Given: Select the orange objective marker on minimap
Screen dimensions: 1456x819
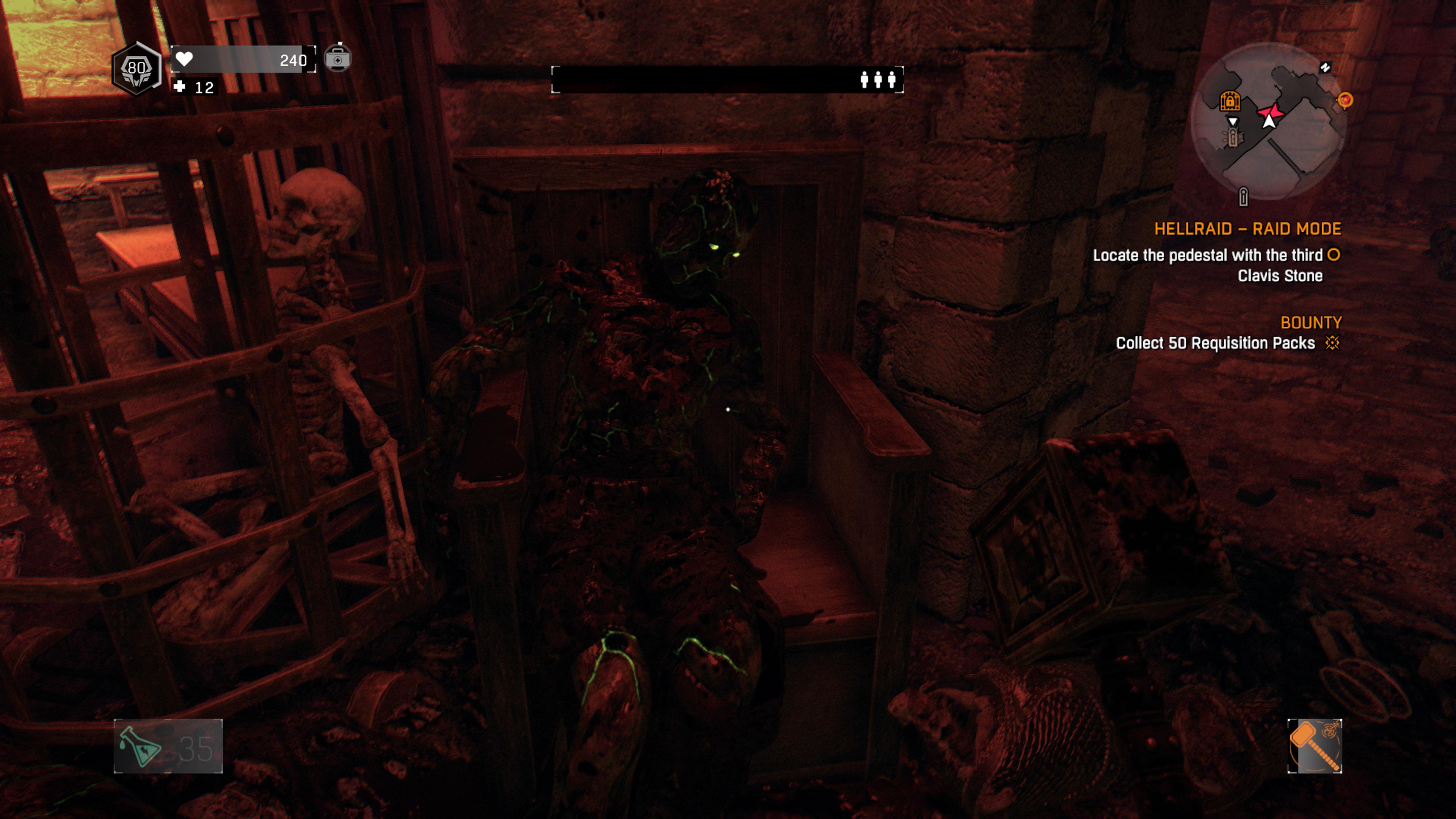Looking at the screenshot, I should pos(1345,100).
